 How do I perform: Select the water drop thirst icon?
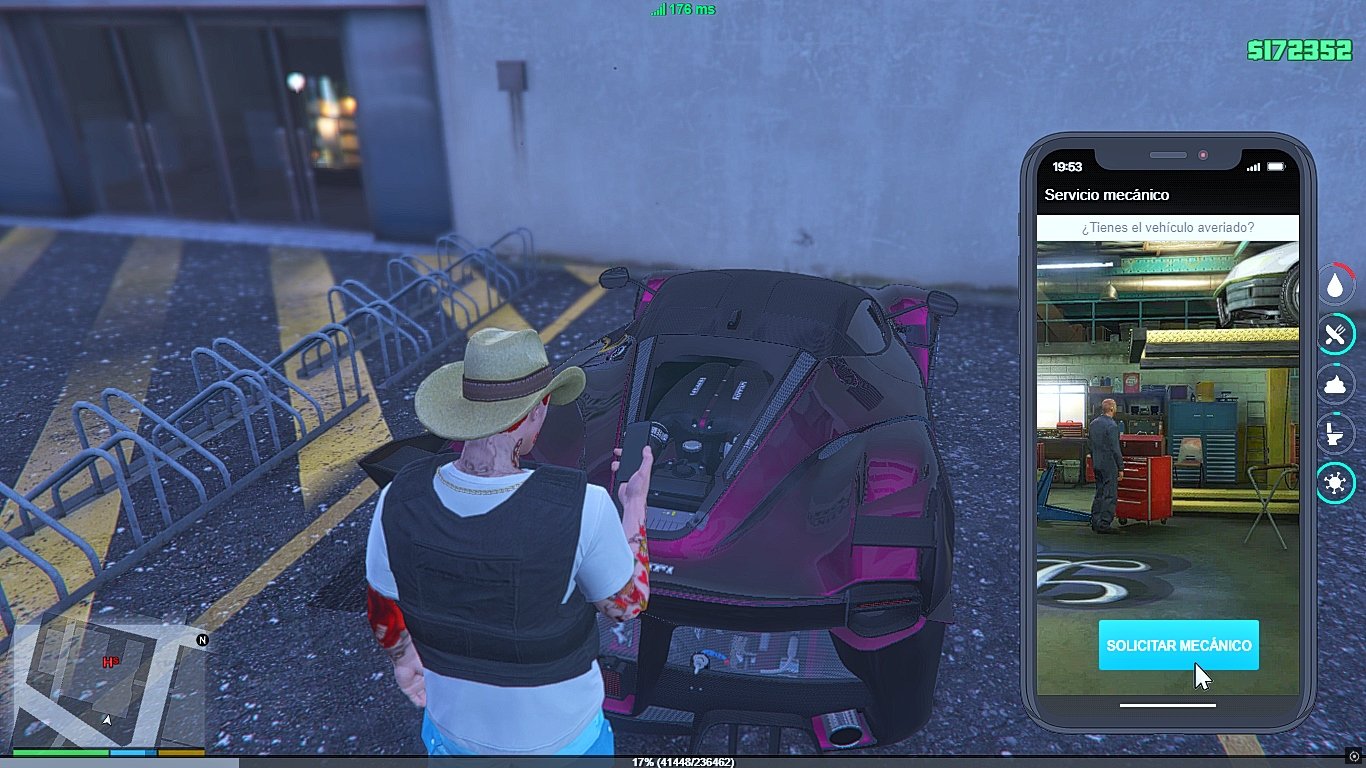(x=1335, y=285)
